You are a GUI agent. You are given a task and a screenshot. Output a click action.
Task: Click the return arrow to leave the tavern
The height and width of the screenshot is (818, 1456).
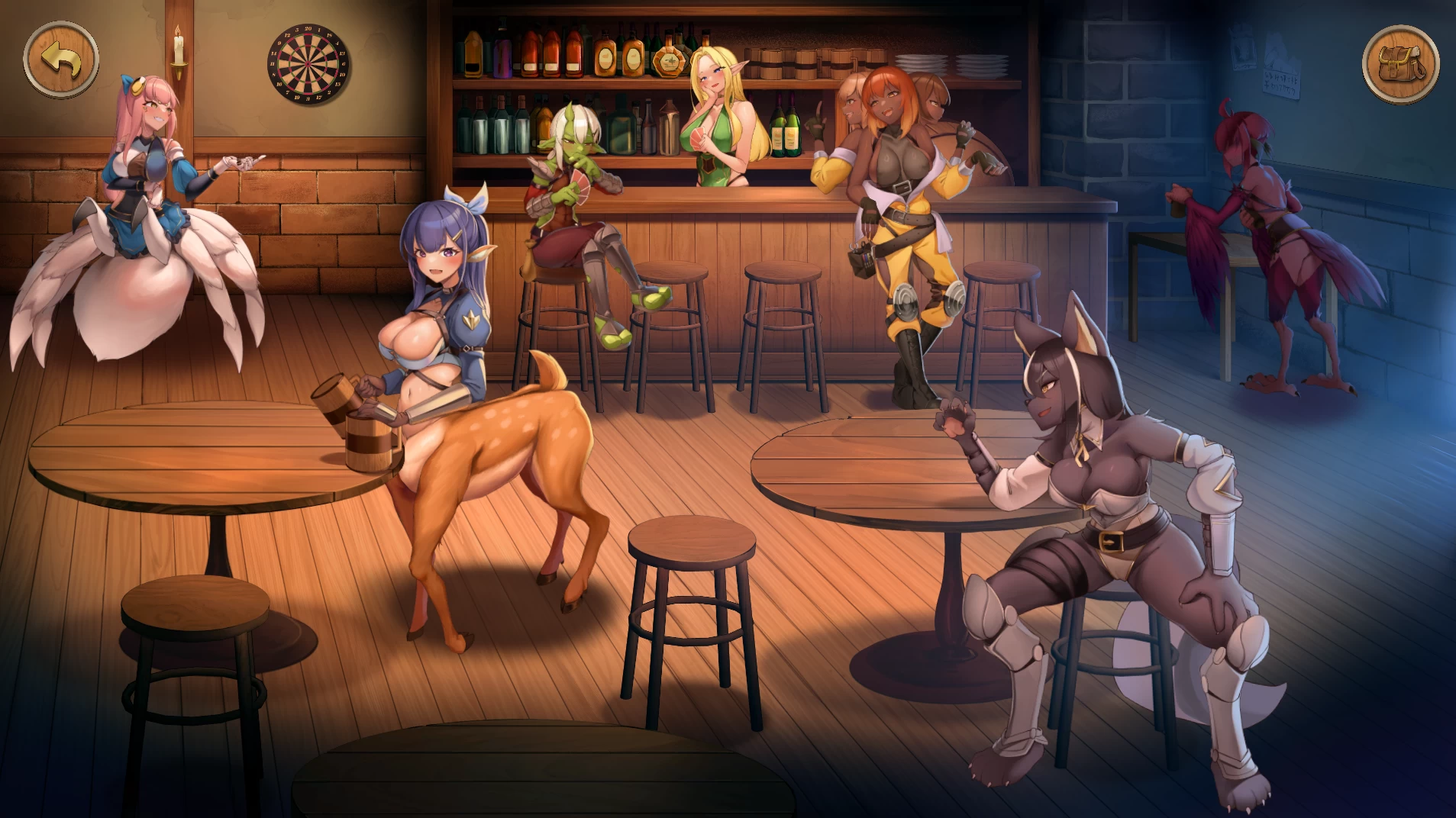click(x=61, y=58)
